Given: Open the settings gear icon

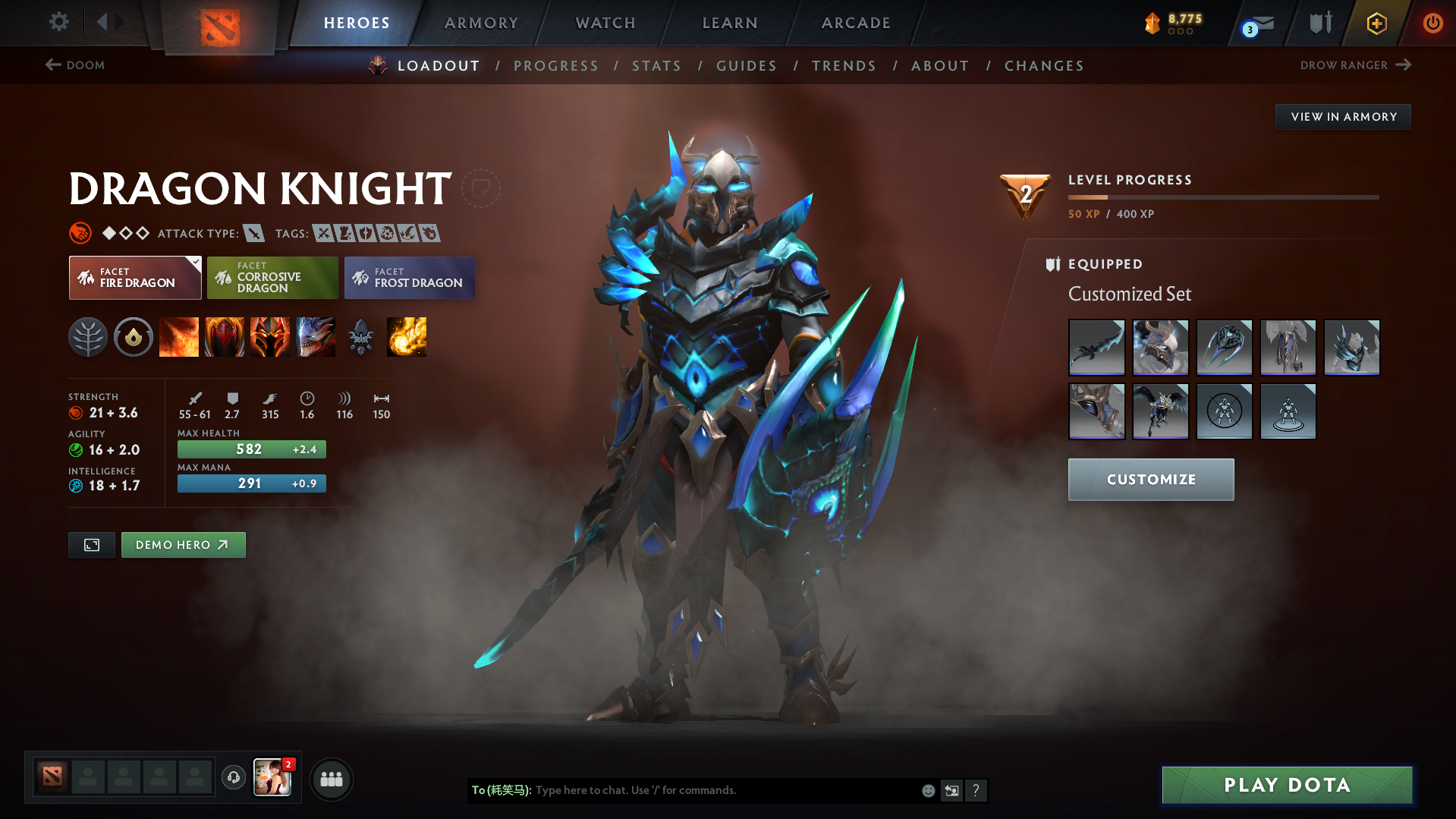Looking at the screenshot, I should [59, 22].
